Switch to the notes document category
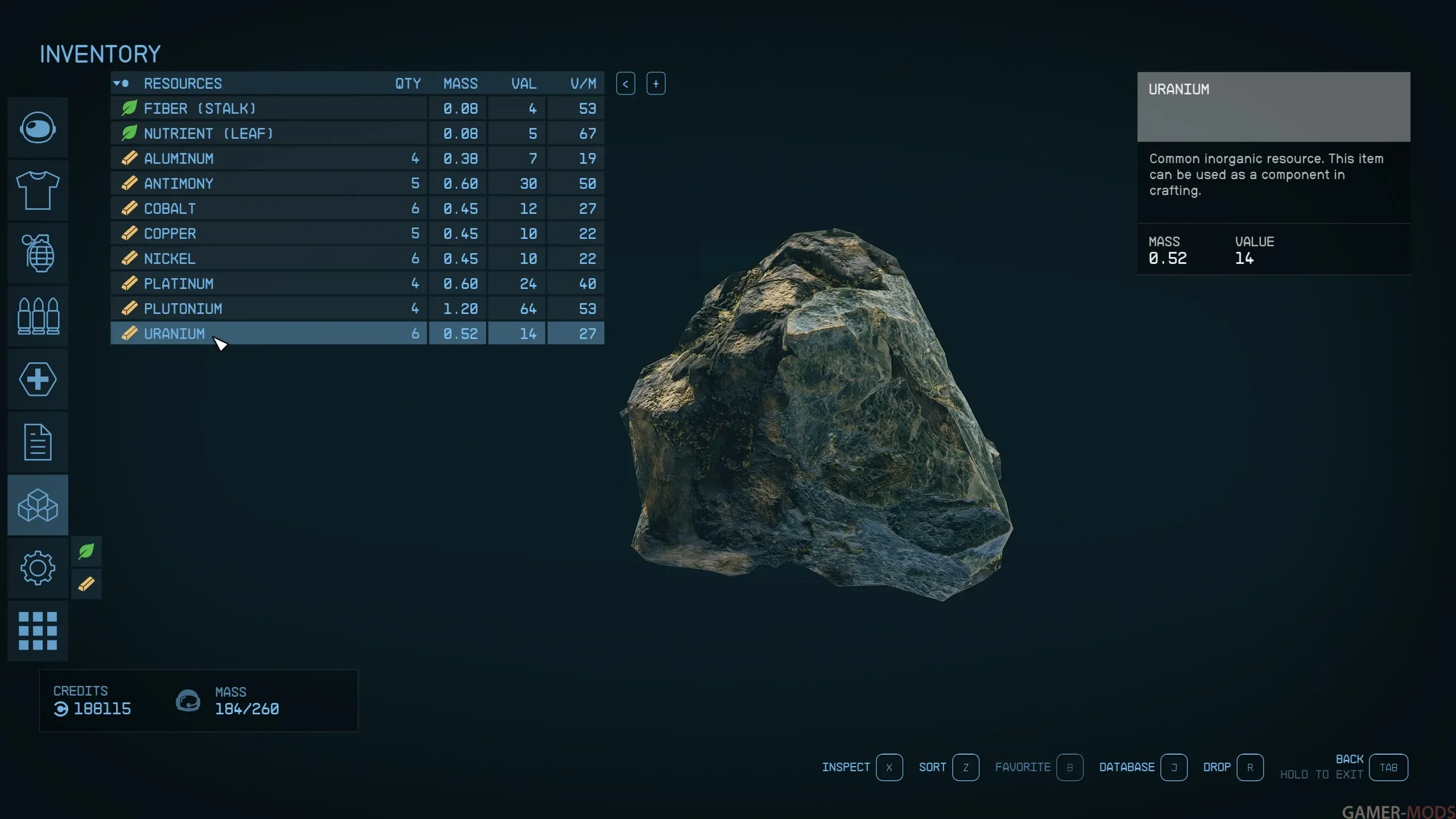This screenshot has height=819, width=1456. [x=38, y=442]
